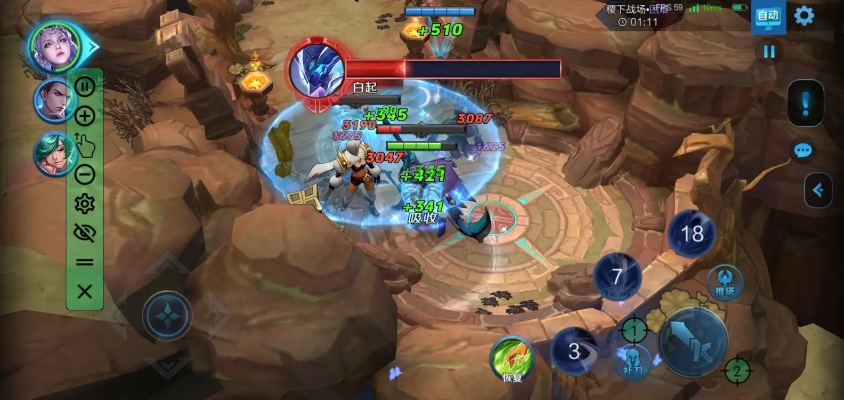Close the green overlay toolbar with X
This screenshot has height=400, width=844.
point(85,291)
